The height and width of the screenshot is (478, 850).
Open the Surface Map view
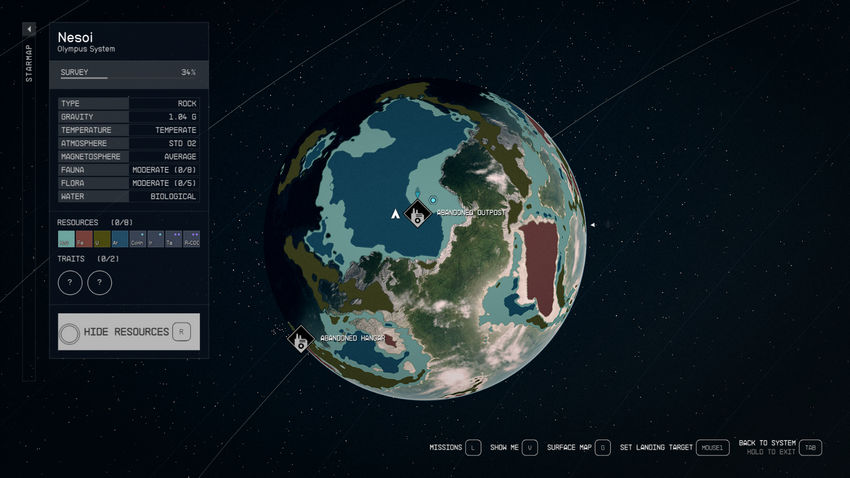point(602,447)
